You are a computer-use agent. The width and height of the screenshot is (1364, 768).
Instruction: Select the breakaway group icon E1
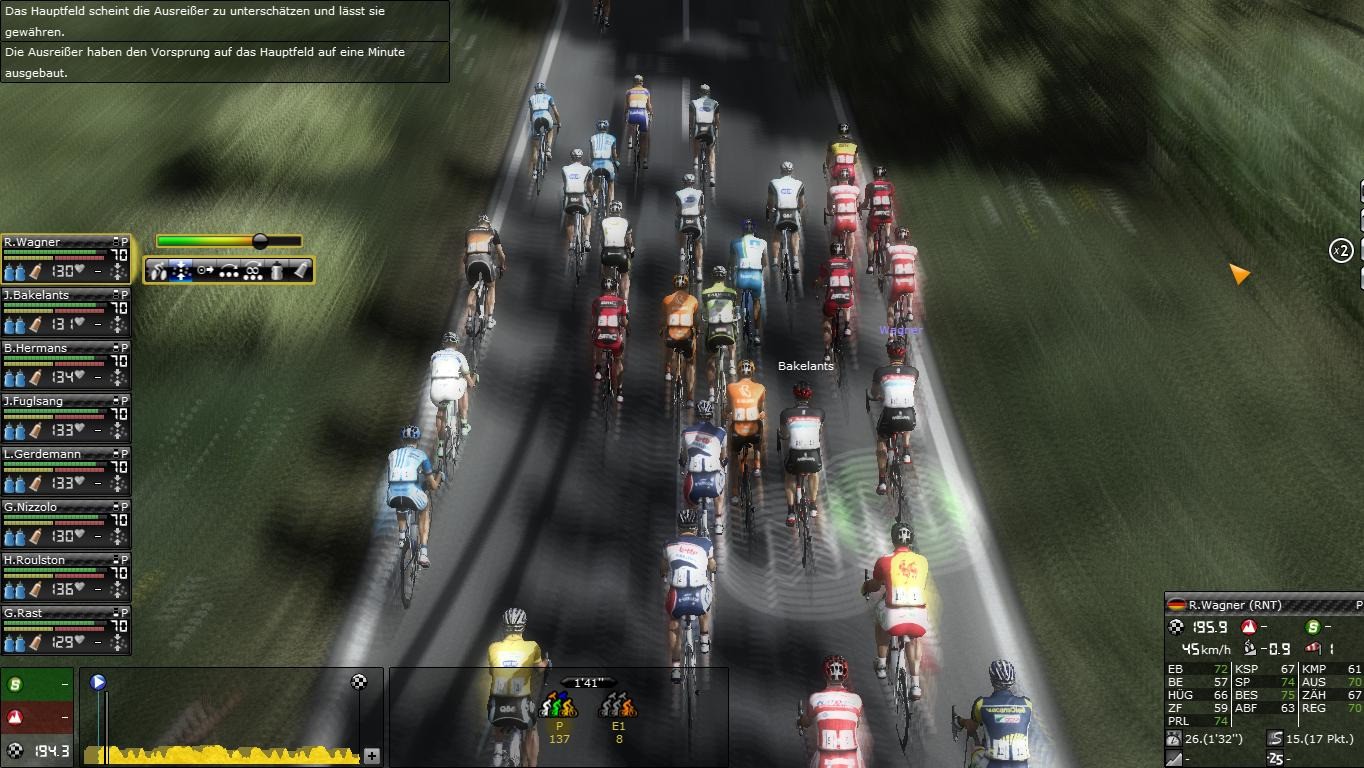(618, 706)
